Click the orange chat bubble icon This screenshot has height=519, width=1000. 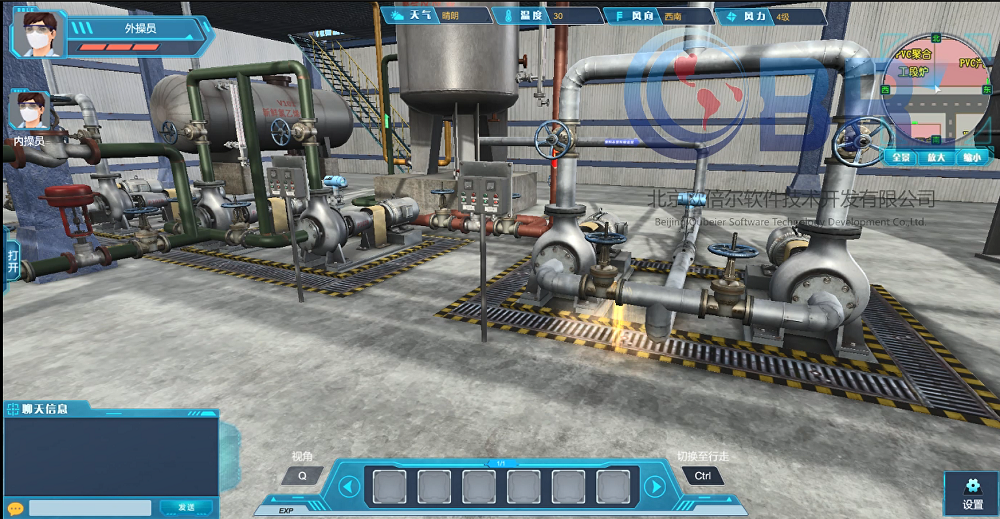(x=15, y=507)
